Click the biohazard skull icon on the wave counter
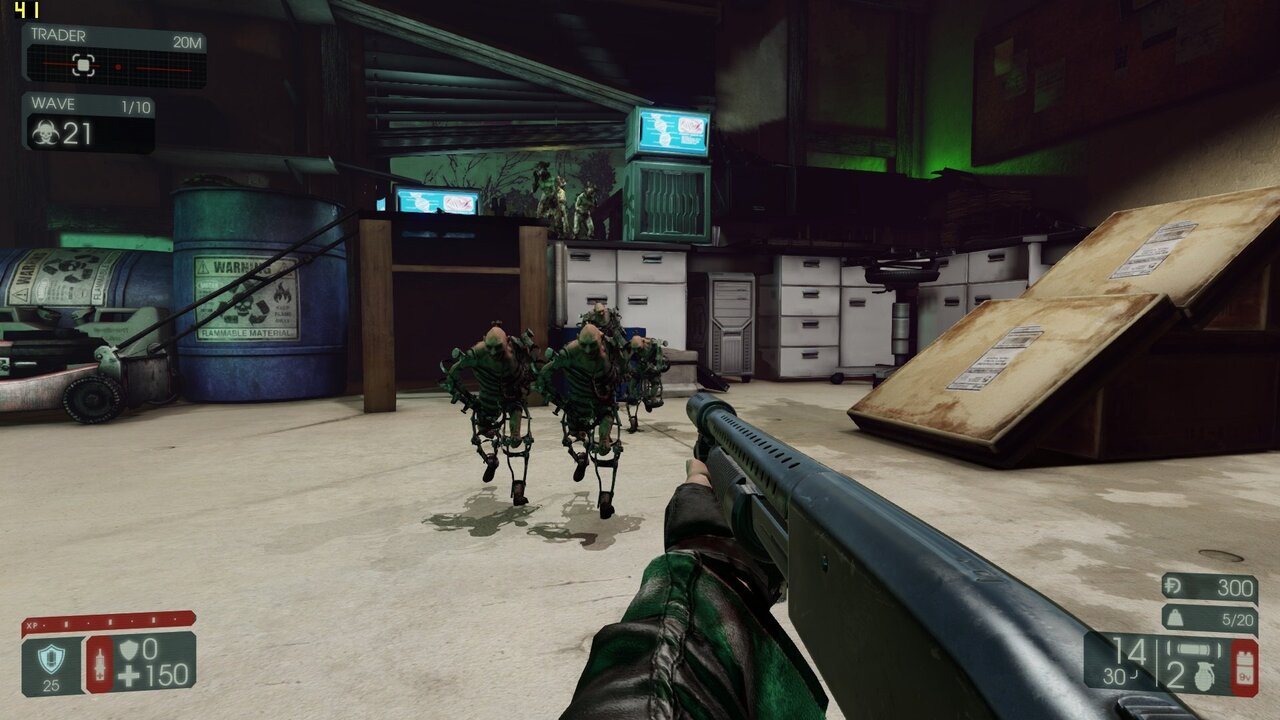The height and width of the screenshot is (720, 1280). 47,131
